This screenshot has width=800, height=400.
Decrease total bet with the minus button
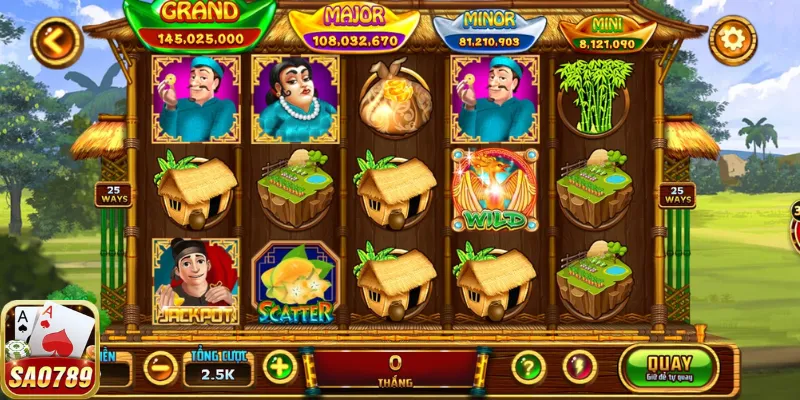click(x=160, y=367)
